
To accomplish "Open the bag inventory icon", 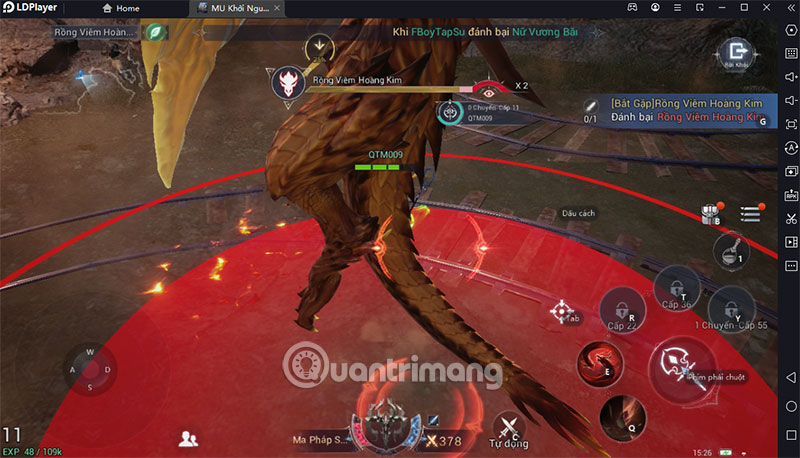I will [x=712, y=212].
